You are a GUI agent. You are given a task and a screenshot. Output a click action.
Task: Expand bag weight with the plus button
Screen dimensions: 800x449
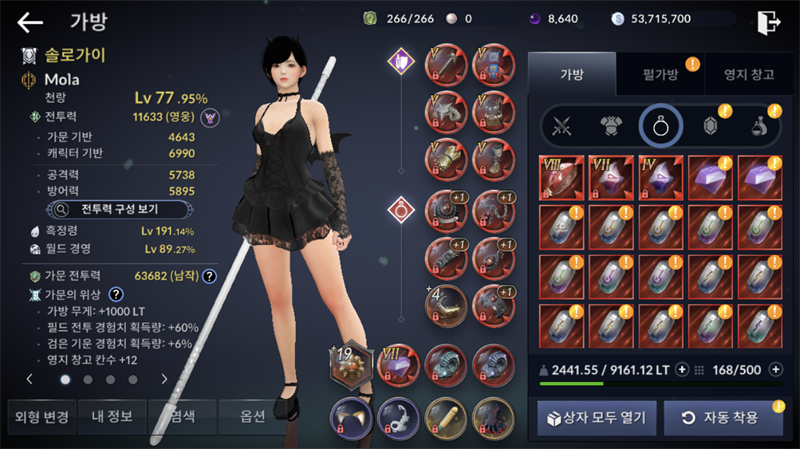(x=682, y=369)
